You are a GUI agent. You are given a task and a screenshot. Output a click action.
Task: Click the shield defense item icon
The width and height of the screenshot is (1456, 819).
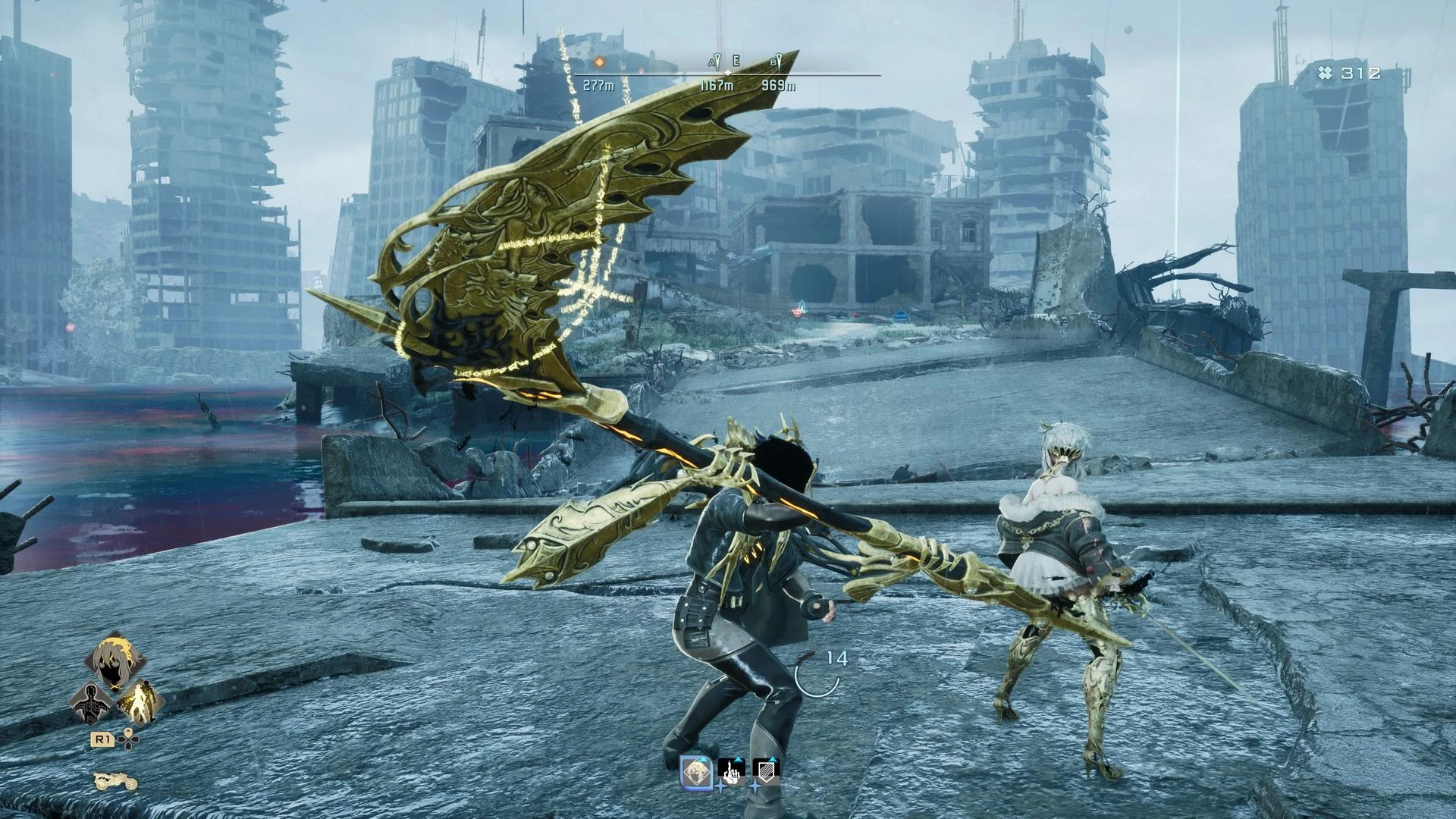[767, 771]
